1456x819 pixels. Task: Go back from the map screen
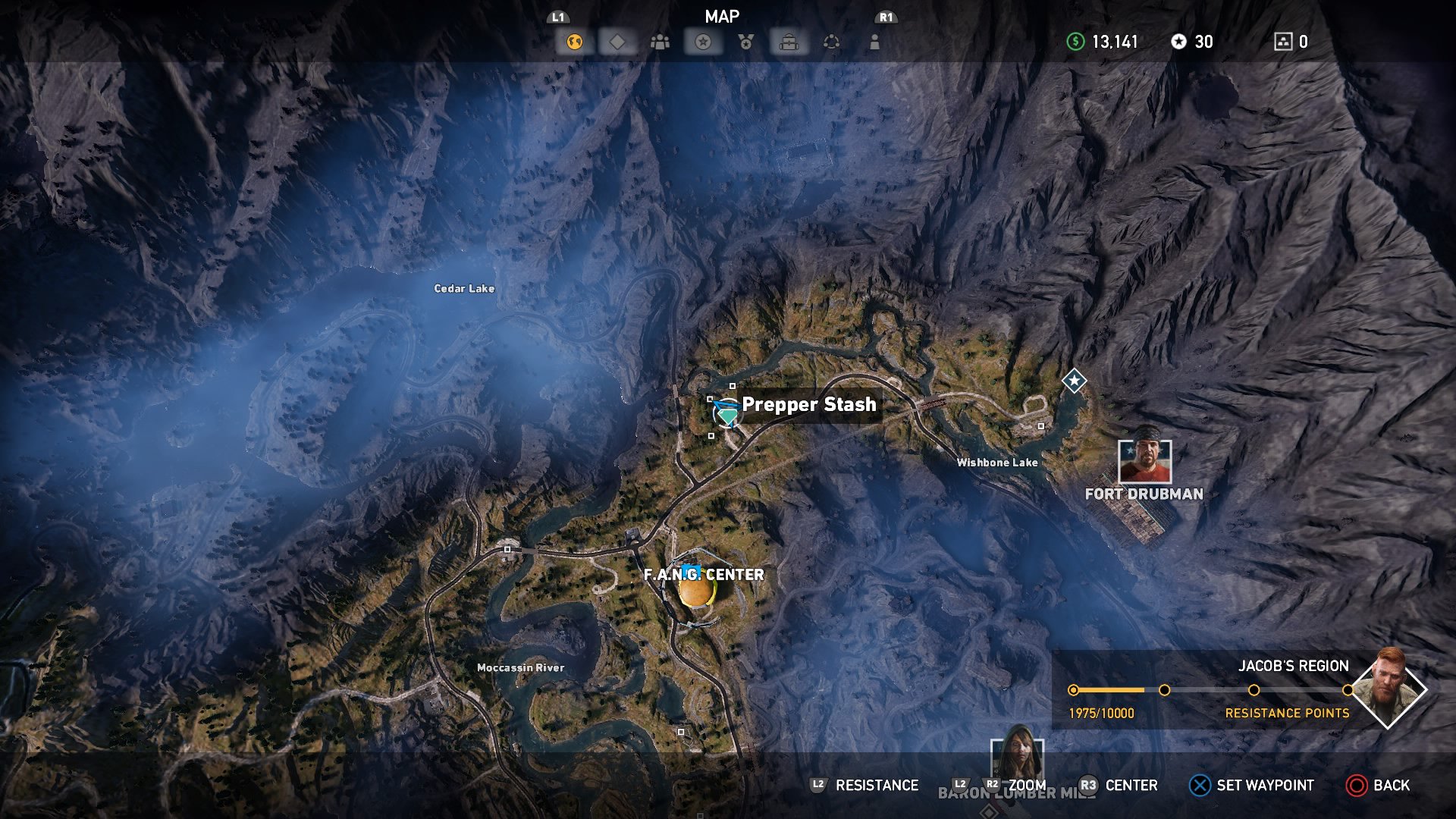point(1378,786)
